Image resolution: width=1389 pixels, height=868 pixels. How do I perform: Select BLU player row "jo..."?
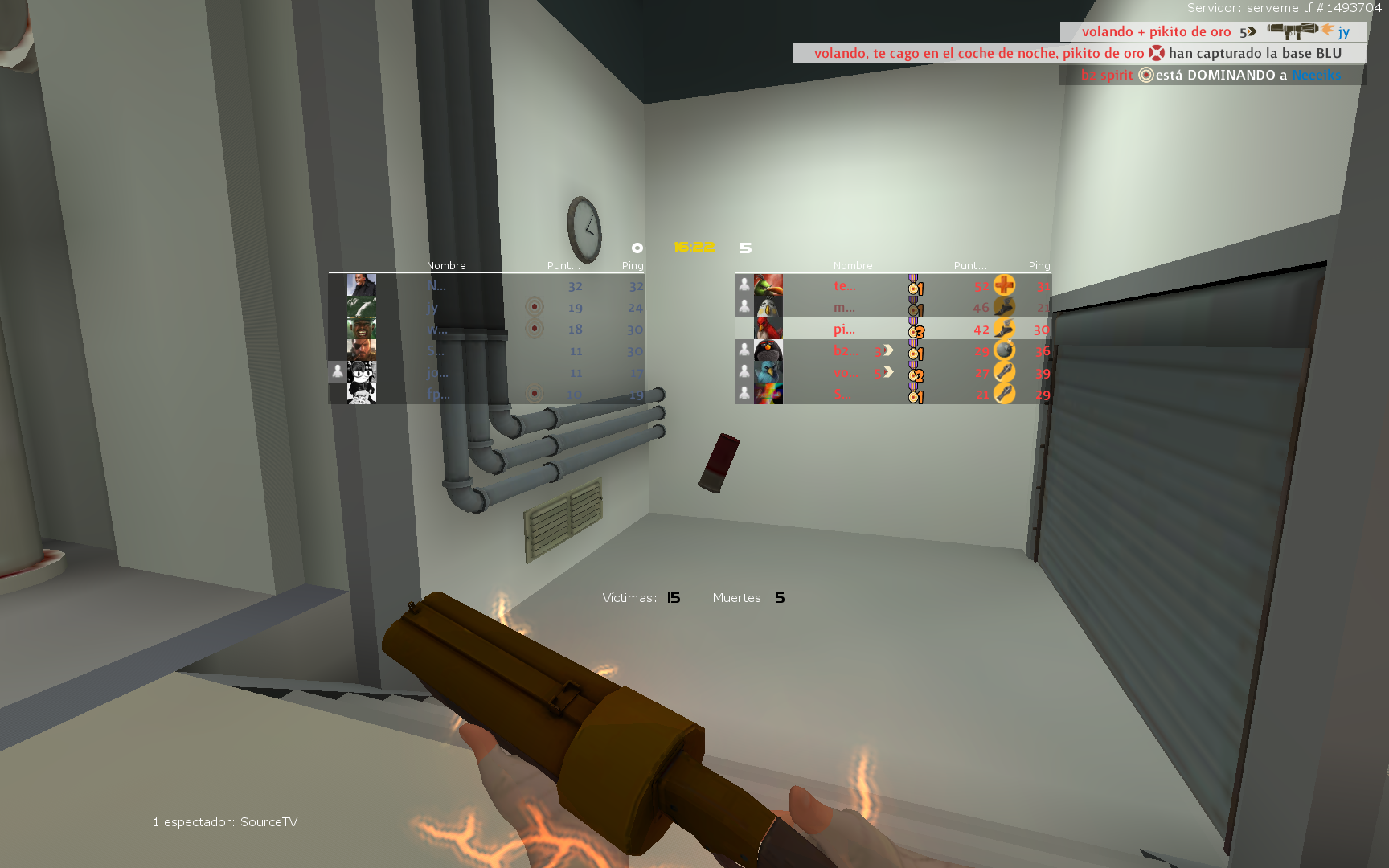point(438,373)
